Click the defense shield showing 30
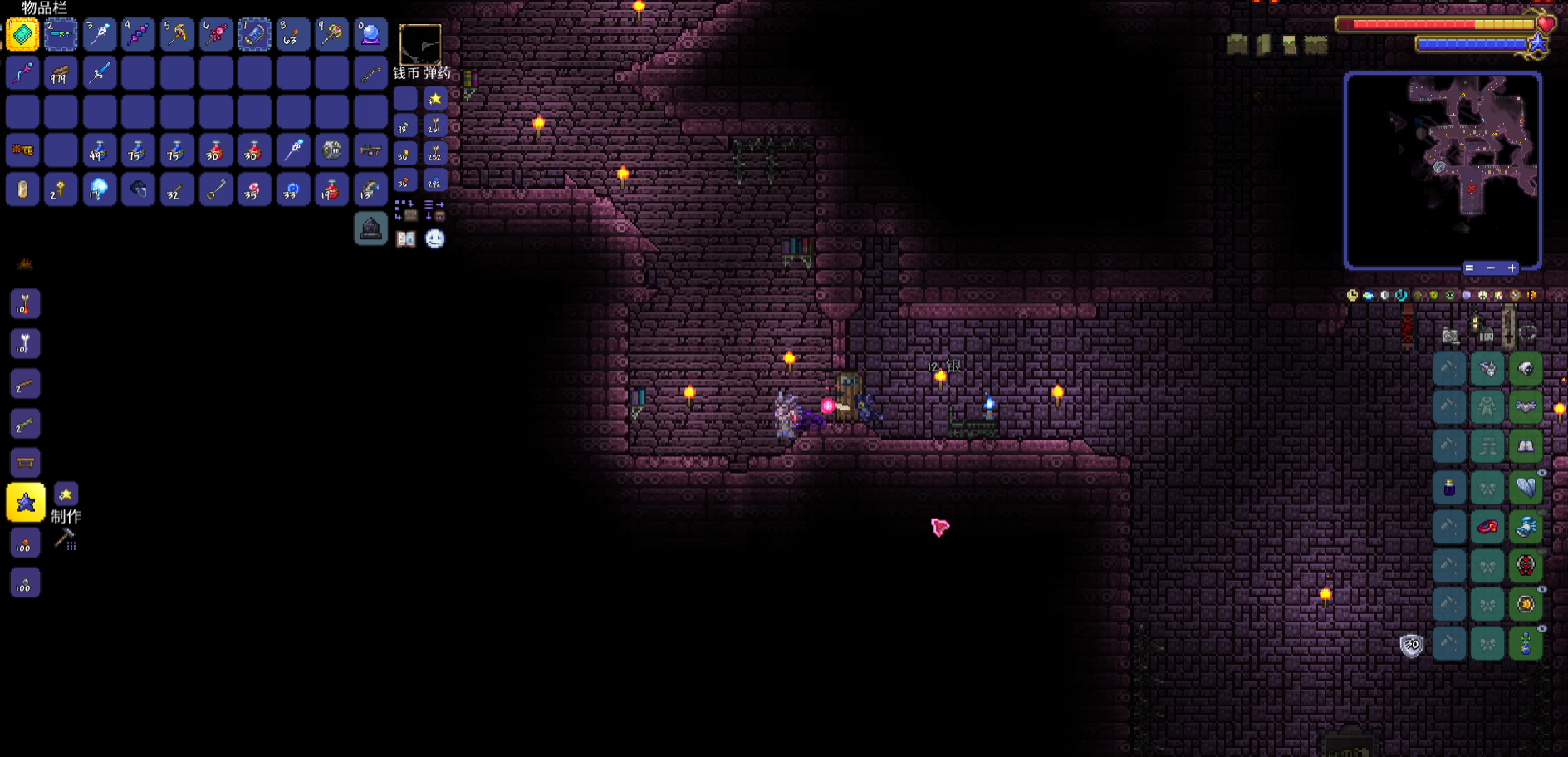The width and height of the screenshot is (1568, 757). [x=1411, y=645]
